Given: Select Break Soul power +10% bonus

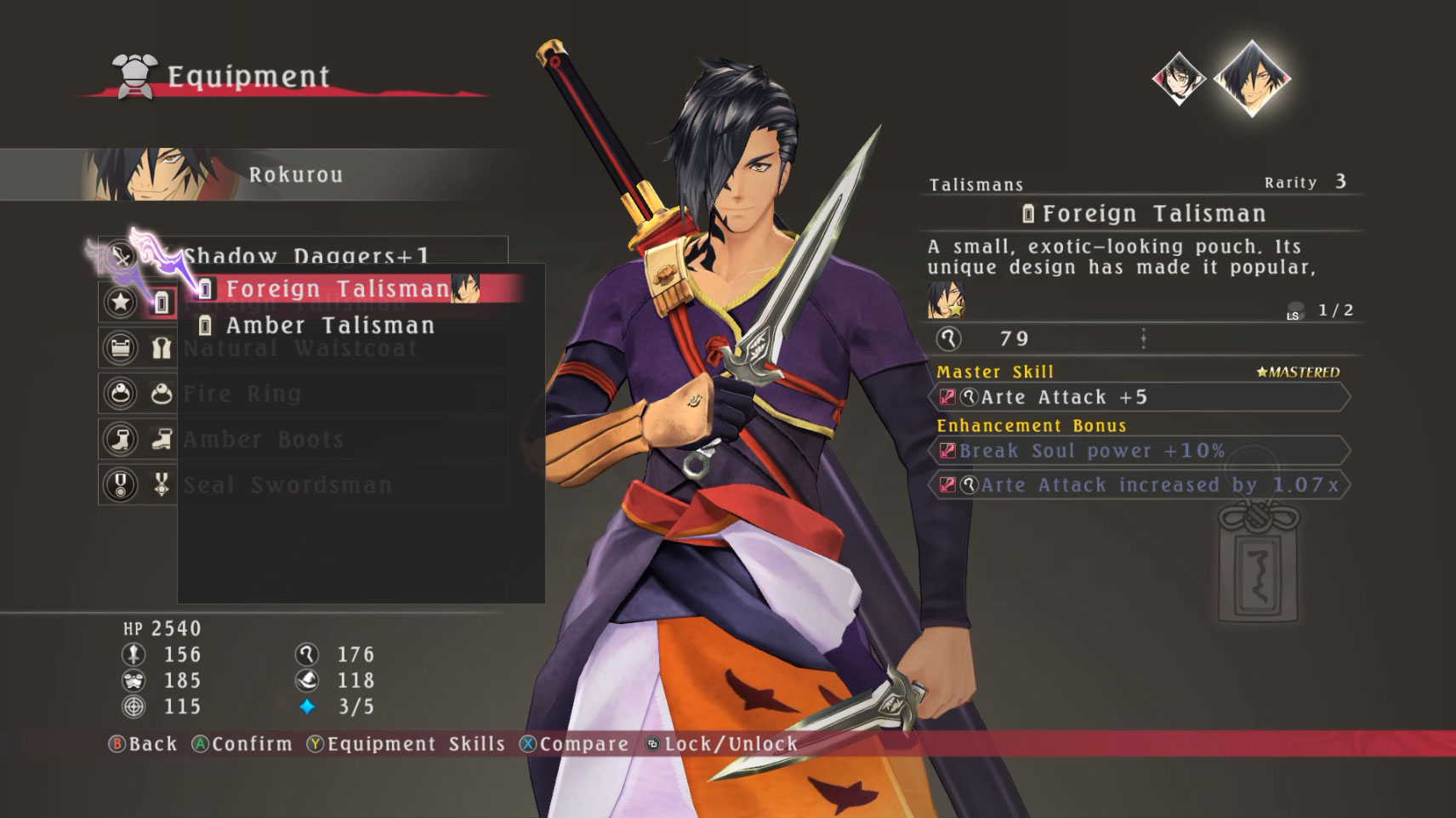Looking at the screenshot, I should (x=1140, y=451).
